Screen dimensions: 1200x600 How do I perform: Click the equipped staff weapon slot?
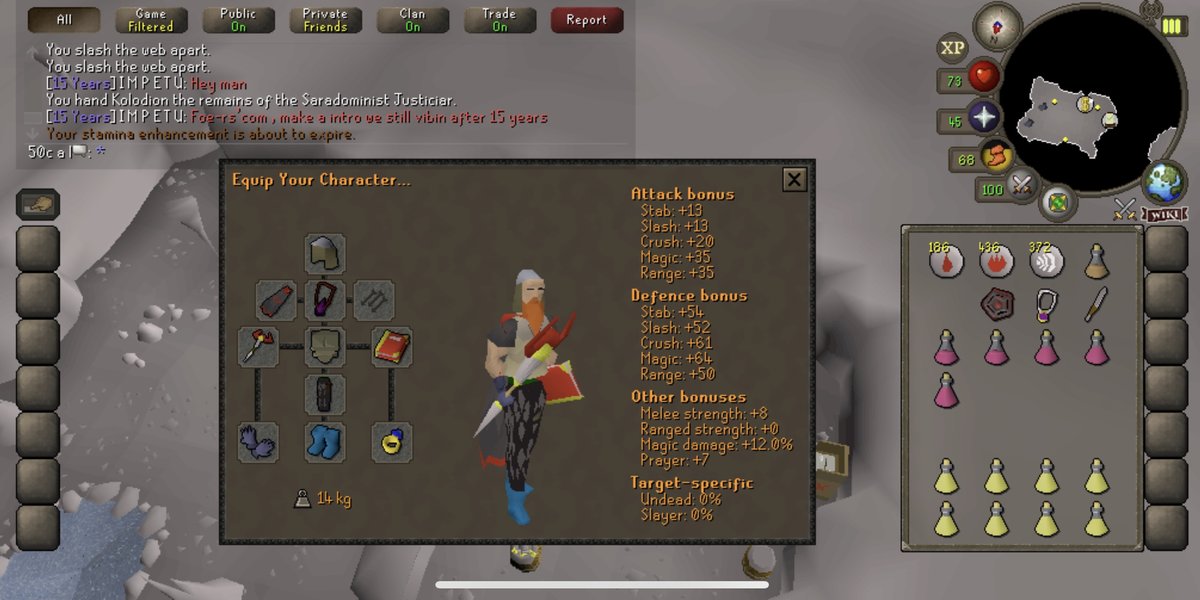257,346
